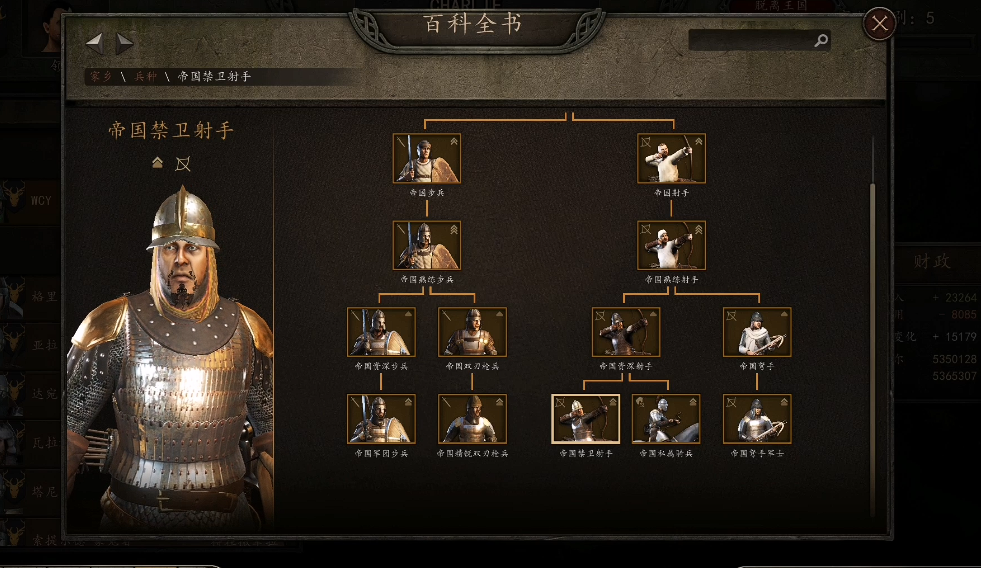Go forward to the next encyclopedia page
This screenshot has width=981, height=568.
125,42
